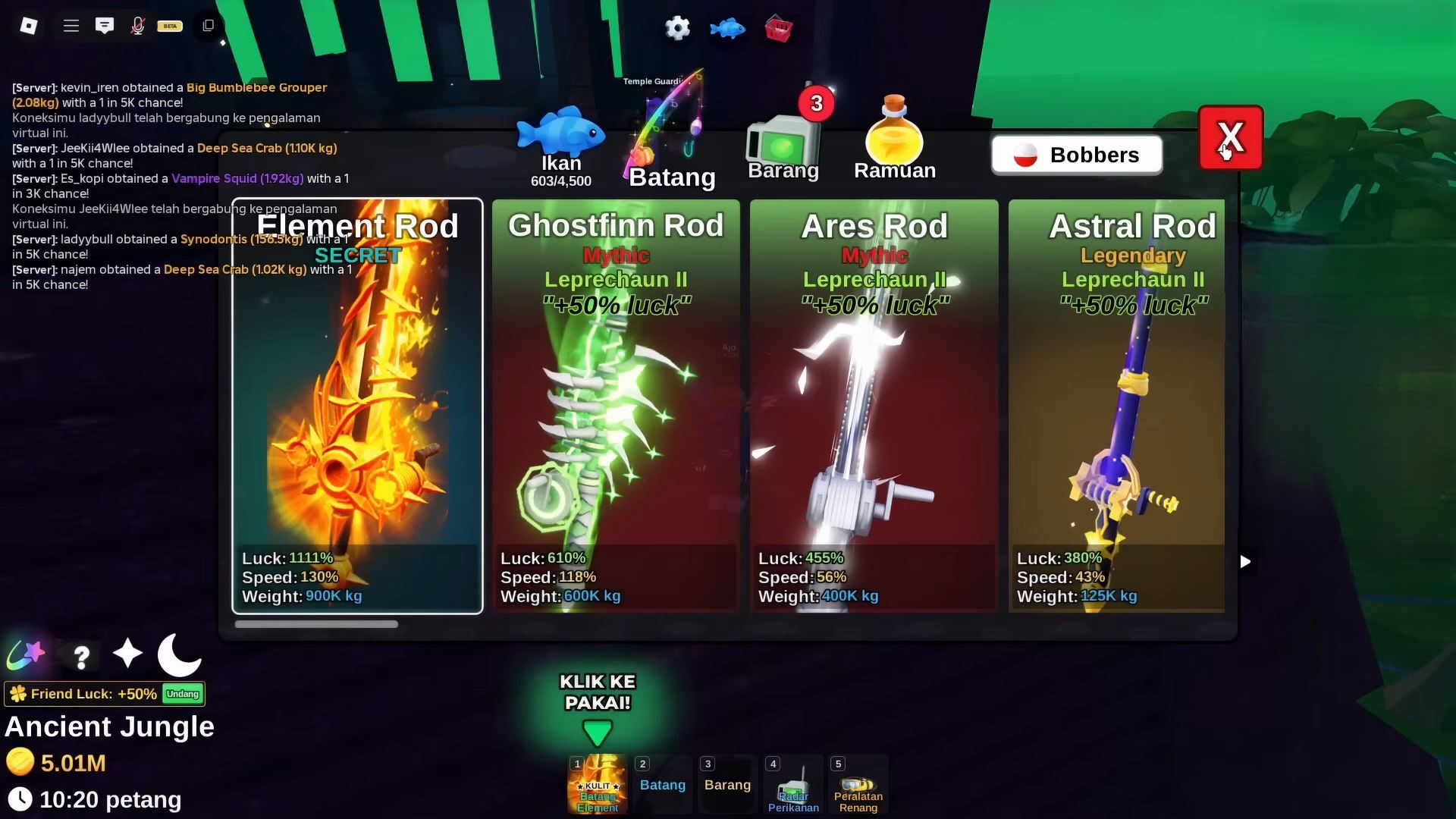The width and height of the screenshot is (1456, 819).
Task: Click the KLIK KE PAKAI prompt
Action: [598, 694]
